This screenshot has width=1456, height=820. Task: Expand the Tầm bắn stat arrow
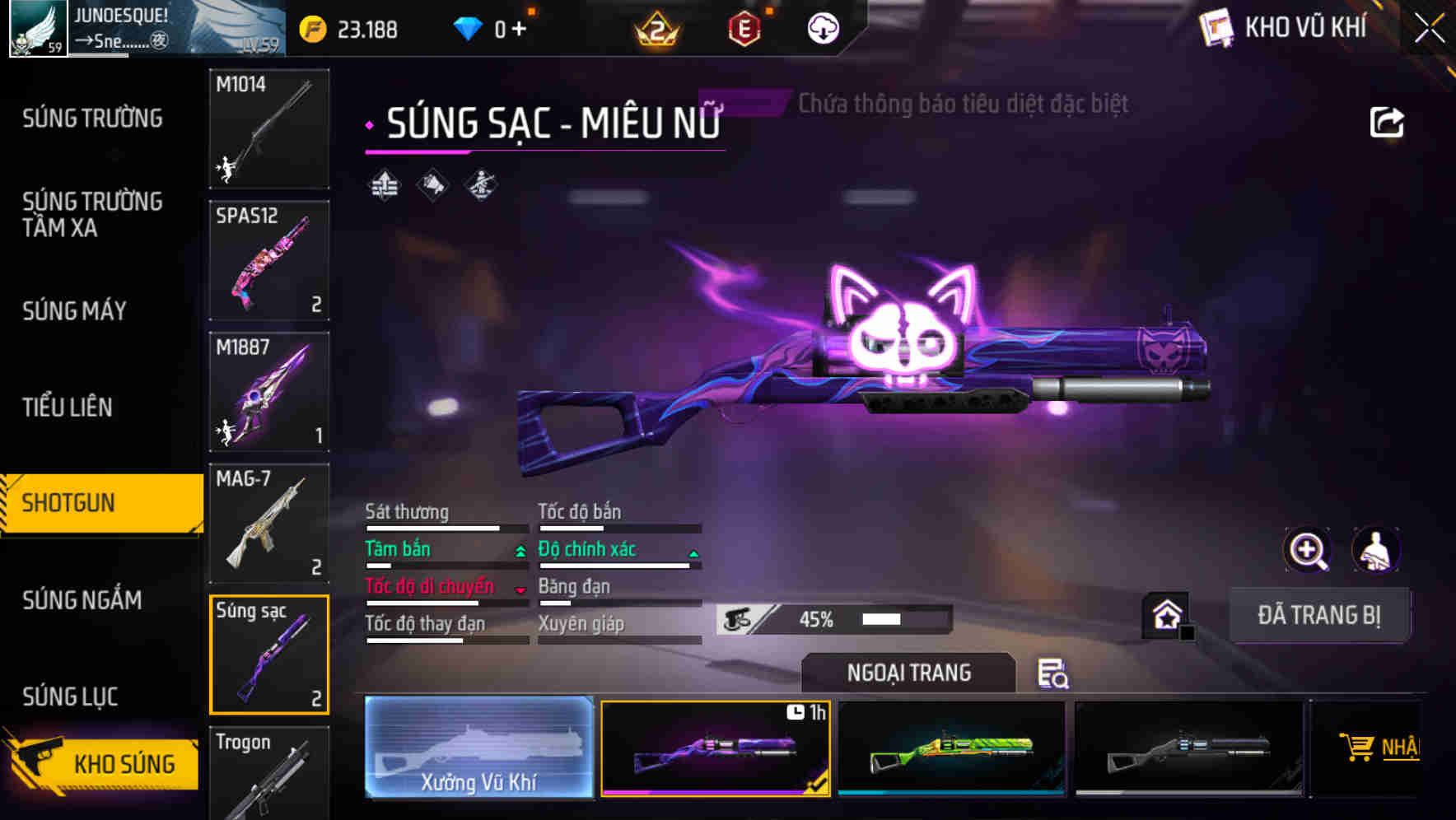coord(520,552)
